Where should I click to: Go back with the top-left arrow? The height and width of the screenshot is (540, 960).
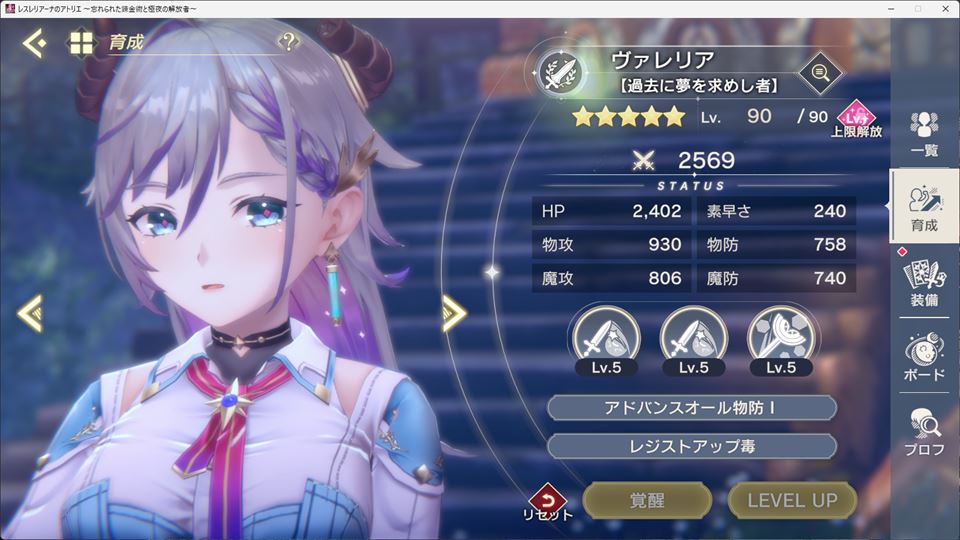coord(33,43)
